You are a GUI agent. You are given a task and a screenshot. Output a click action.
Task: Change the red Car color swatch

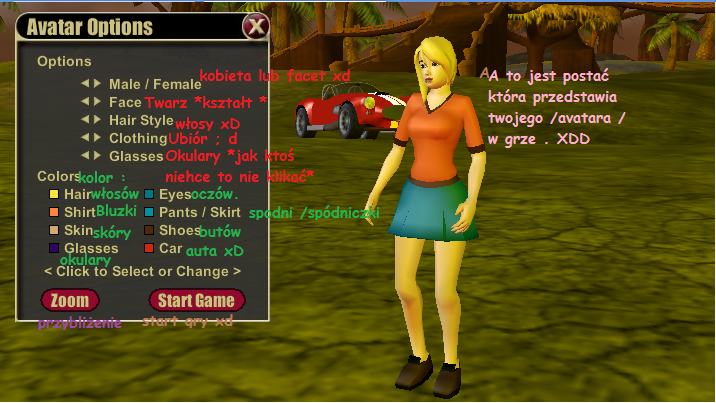(x=149, y=248)
